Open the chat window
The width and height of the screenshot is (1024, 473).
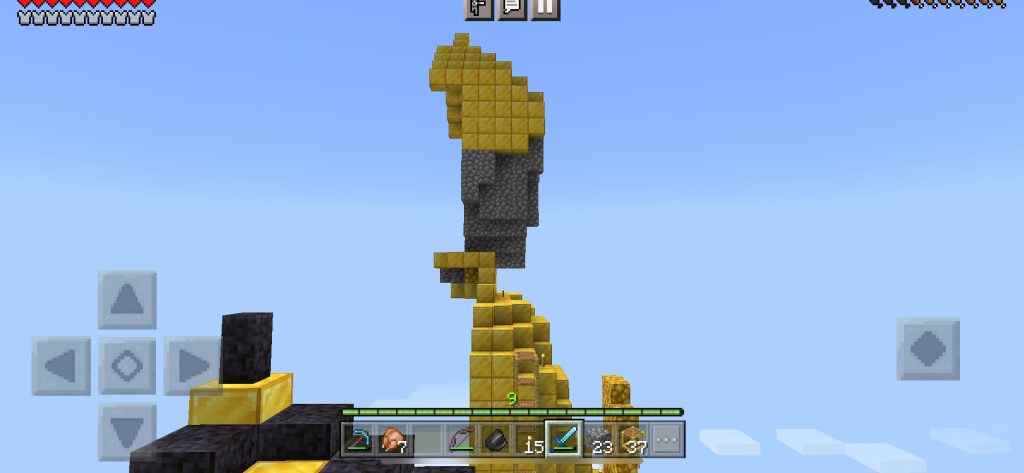click(x=511, y=8)
